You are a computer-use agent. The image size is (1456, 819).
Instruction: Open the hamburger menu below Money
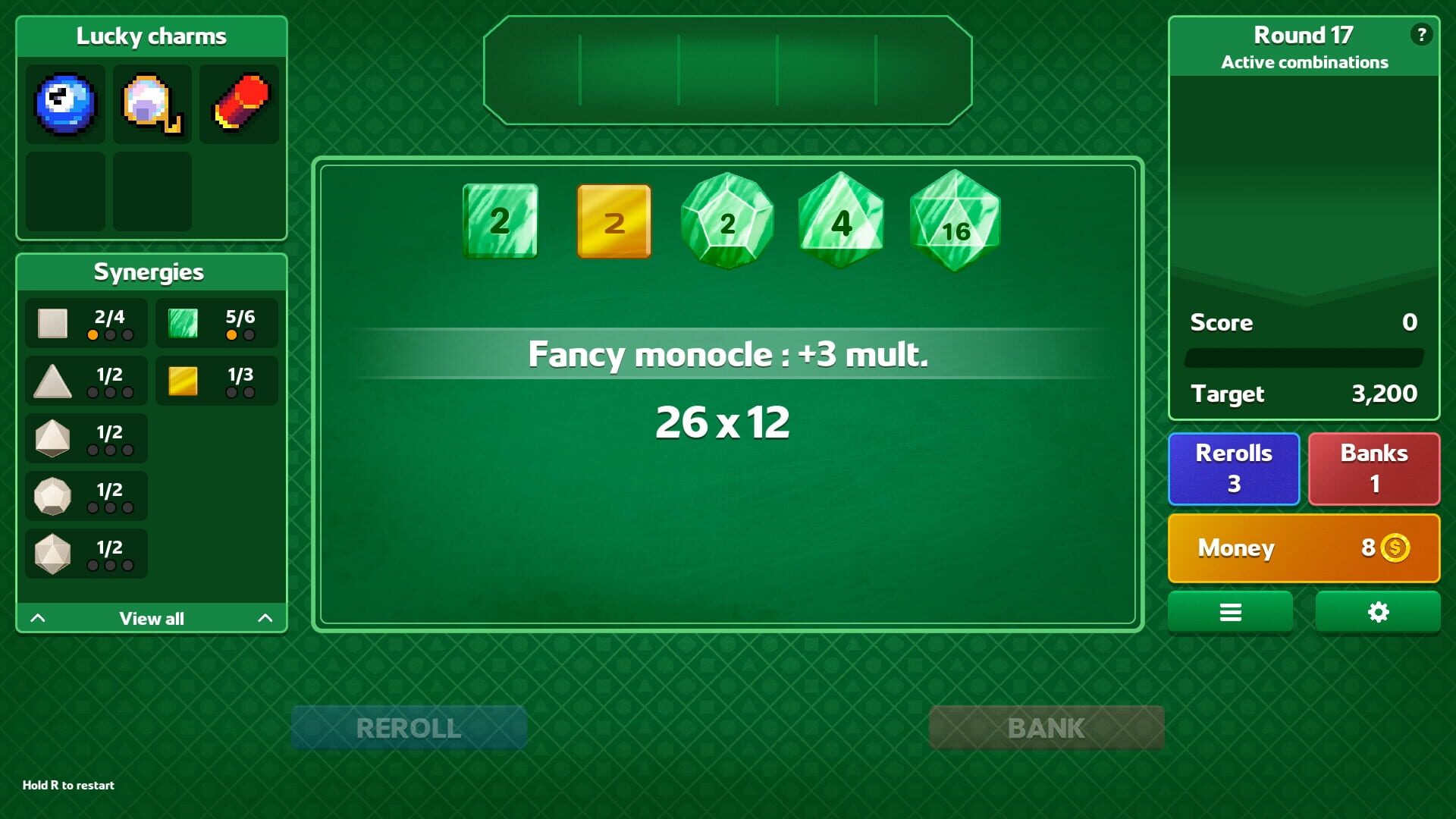(x=1230, y=611)
